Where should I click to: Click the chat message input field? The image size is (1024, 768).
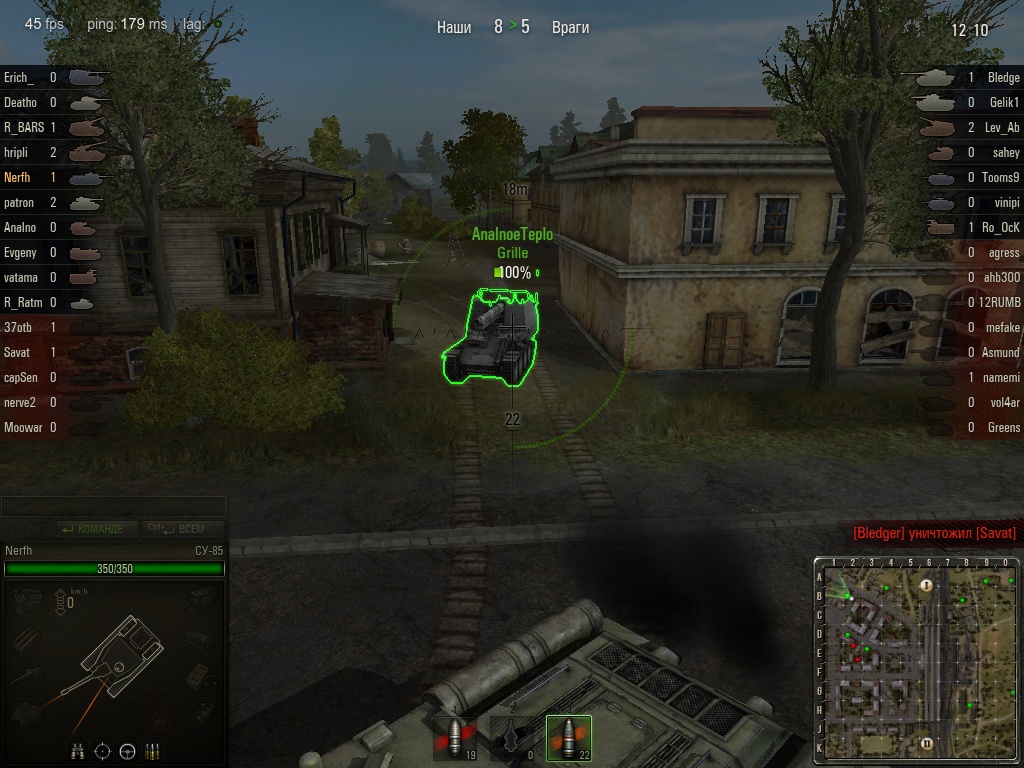pos(113,507)
